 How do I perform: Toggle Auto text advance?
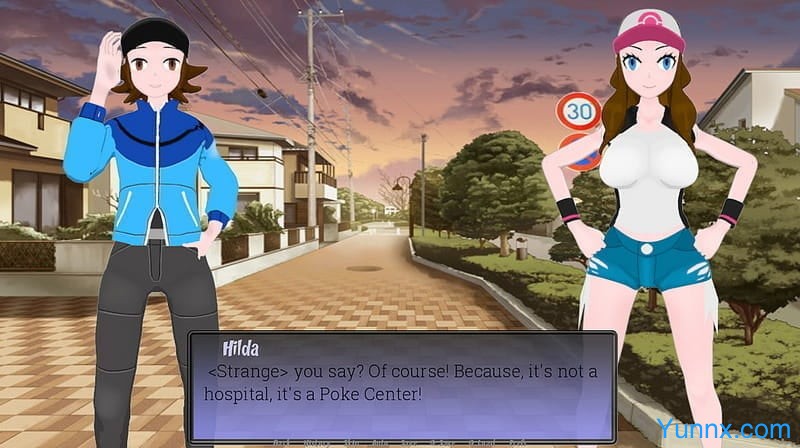[380, 443]
